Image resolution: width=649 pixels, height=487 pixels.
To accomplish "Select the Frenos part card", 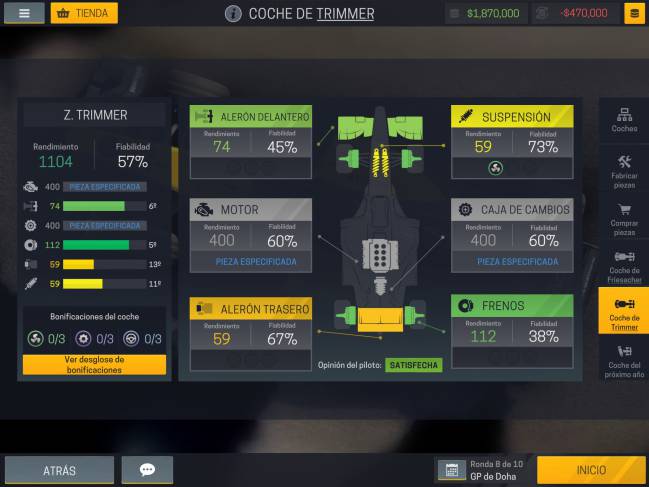I will 512,331.
